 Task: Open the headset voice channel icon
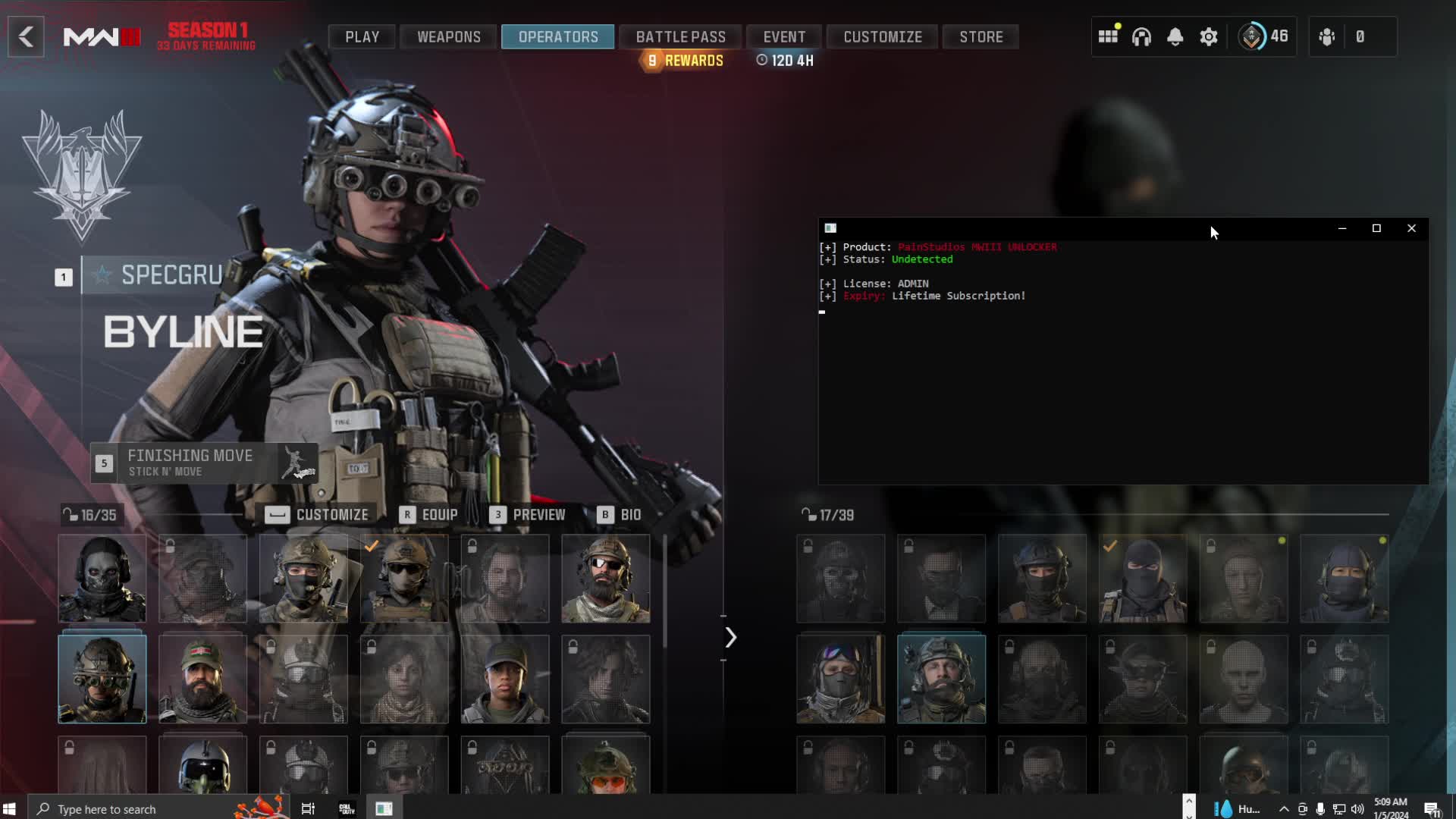(1141, 36)
